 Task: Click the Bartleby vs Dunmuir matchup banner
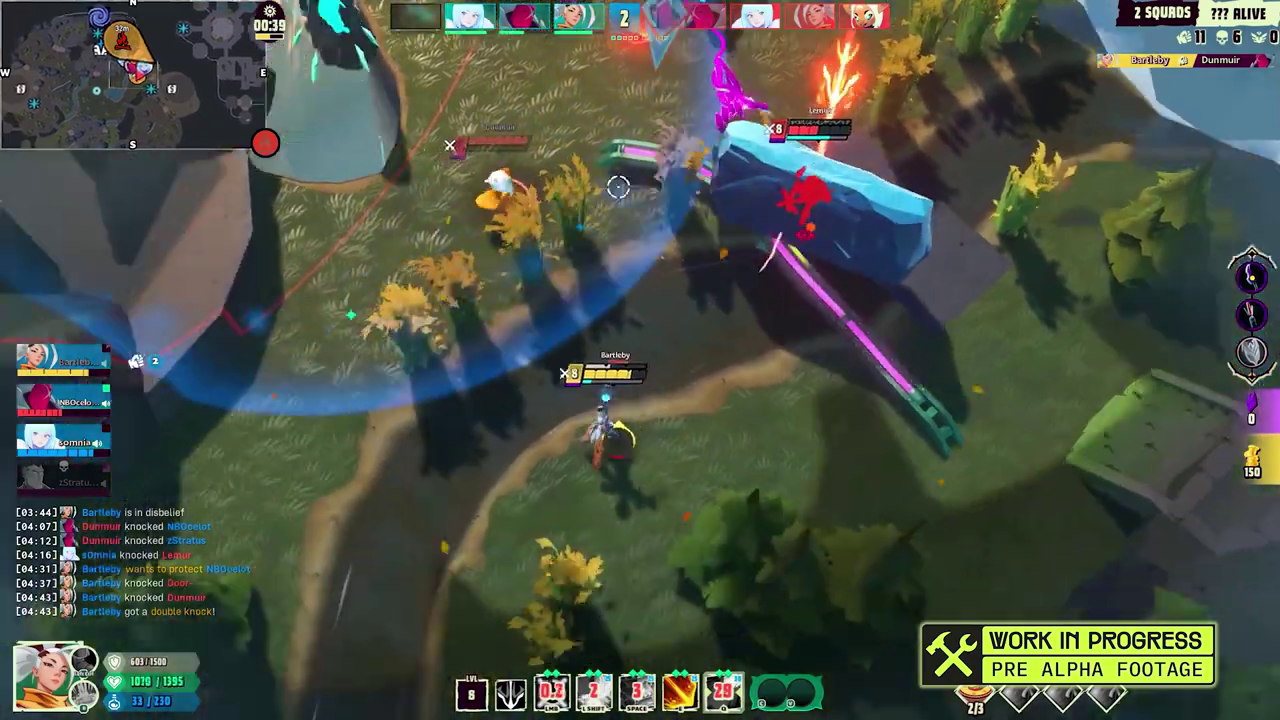coord(1185,59)
